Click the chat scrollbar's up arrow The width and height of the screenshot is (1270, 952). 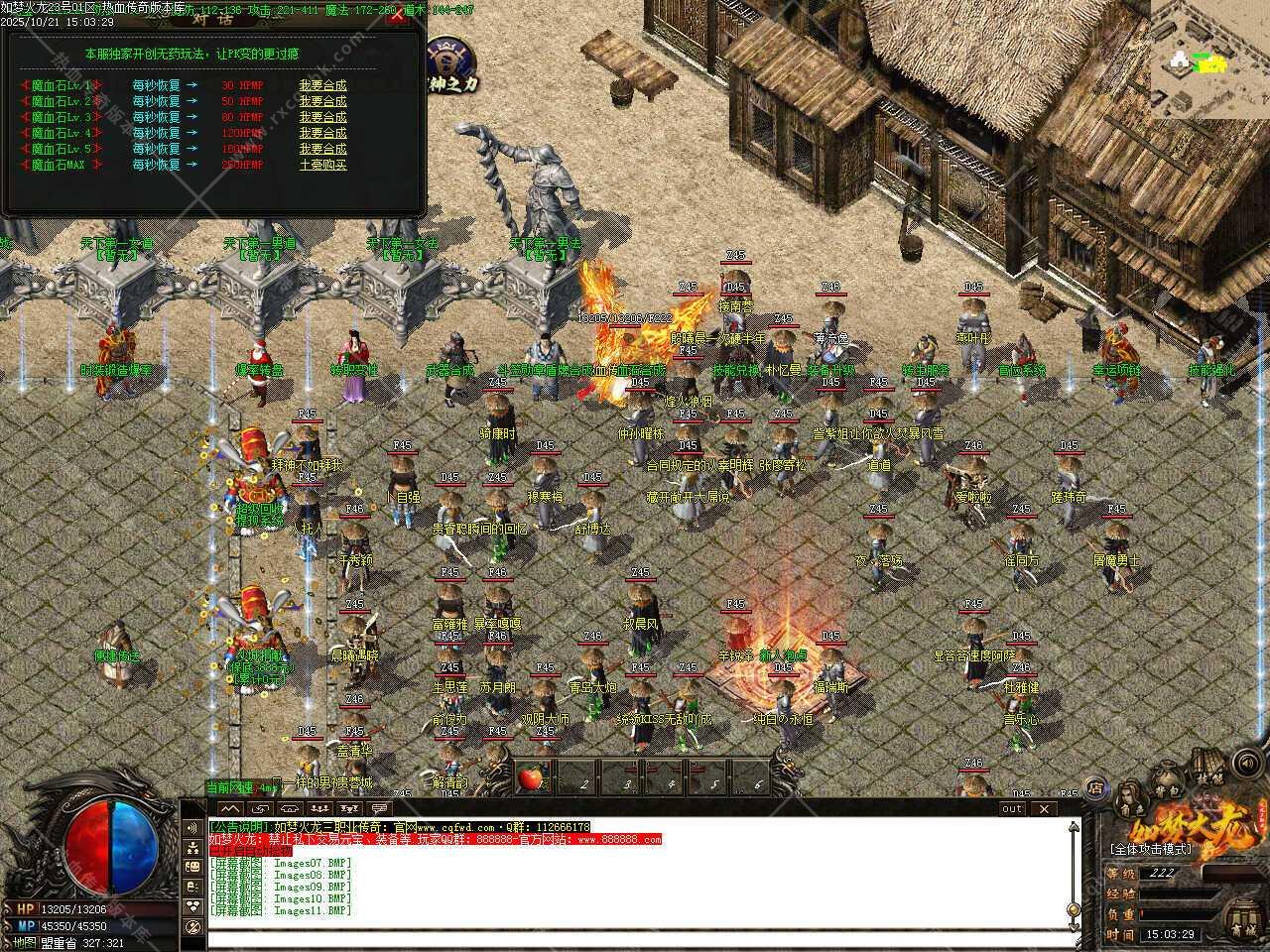1073,825
